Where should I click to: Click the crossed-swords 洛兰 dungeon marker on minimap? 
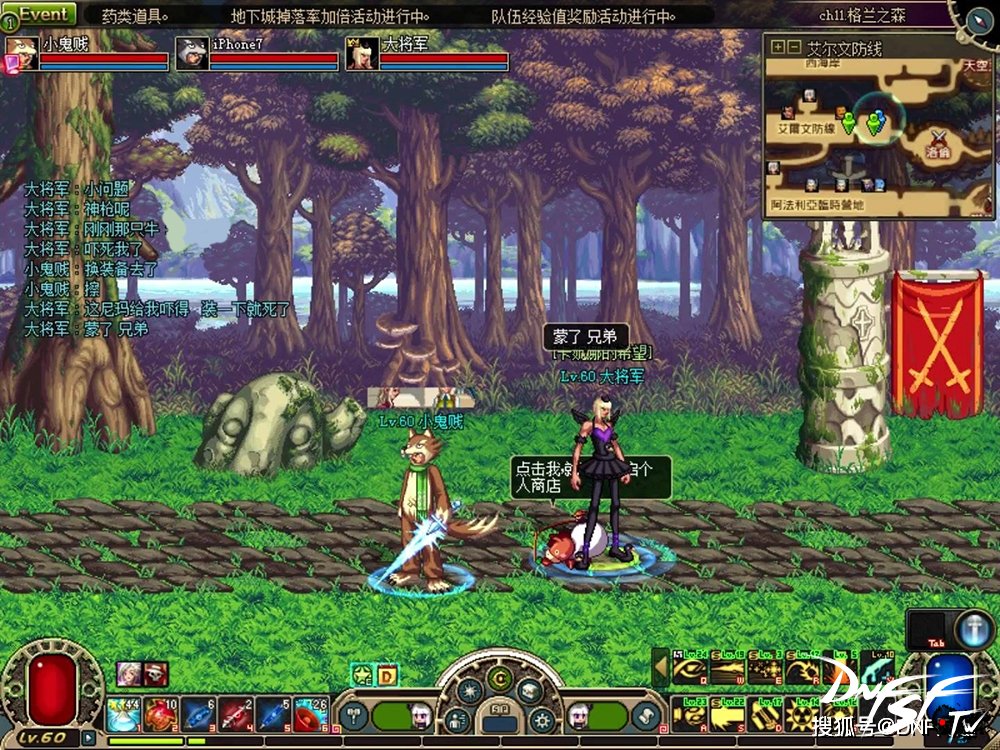938,138
